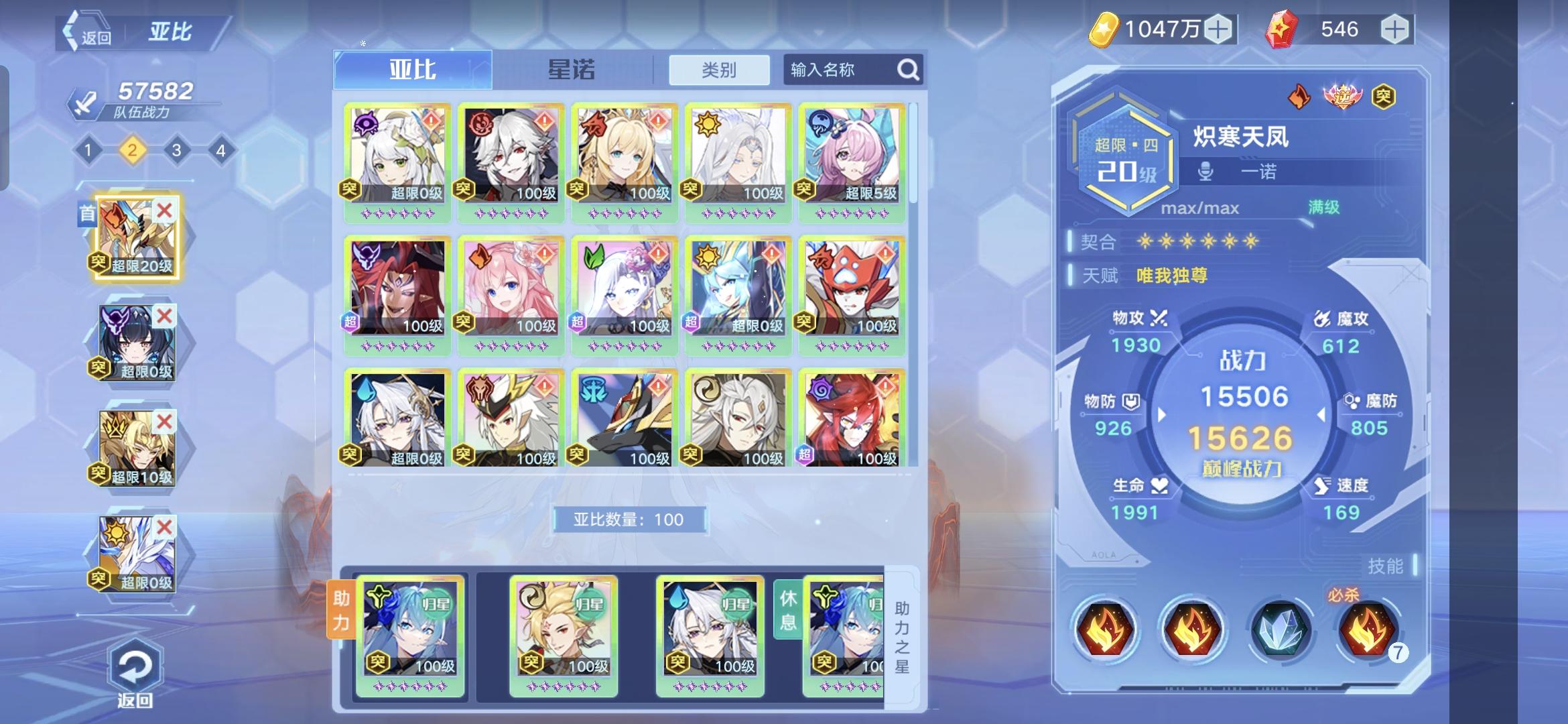Select team page 4
Screen dimensions: 1568x724
221,150
